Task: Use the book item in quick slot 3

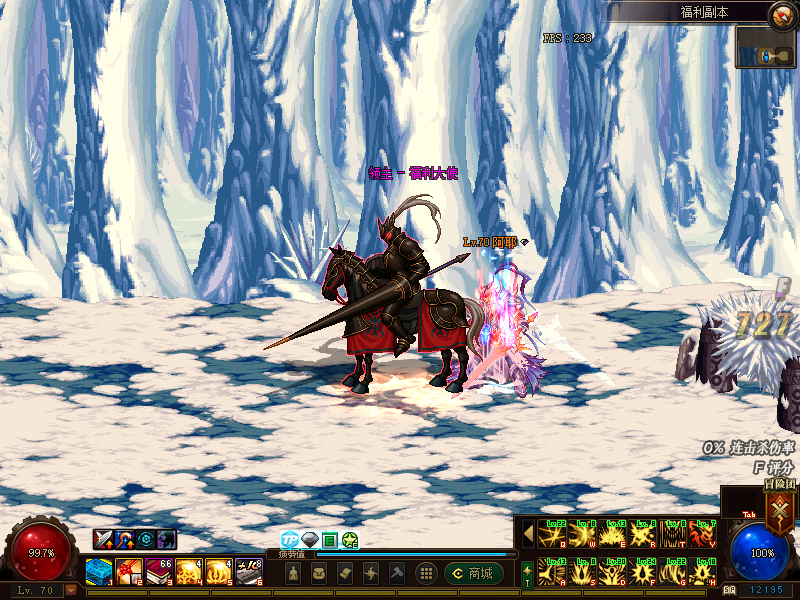Action: pyautogui.click(x=159, y=571)
